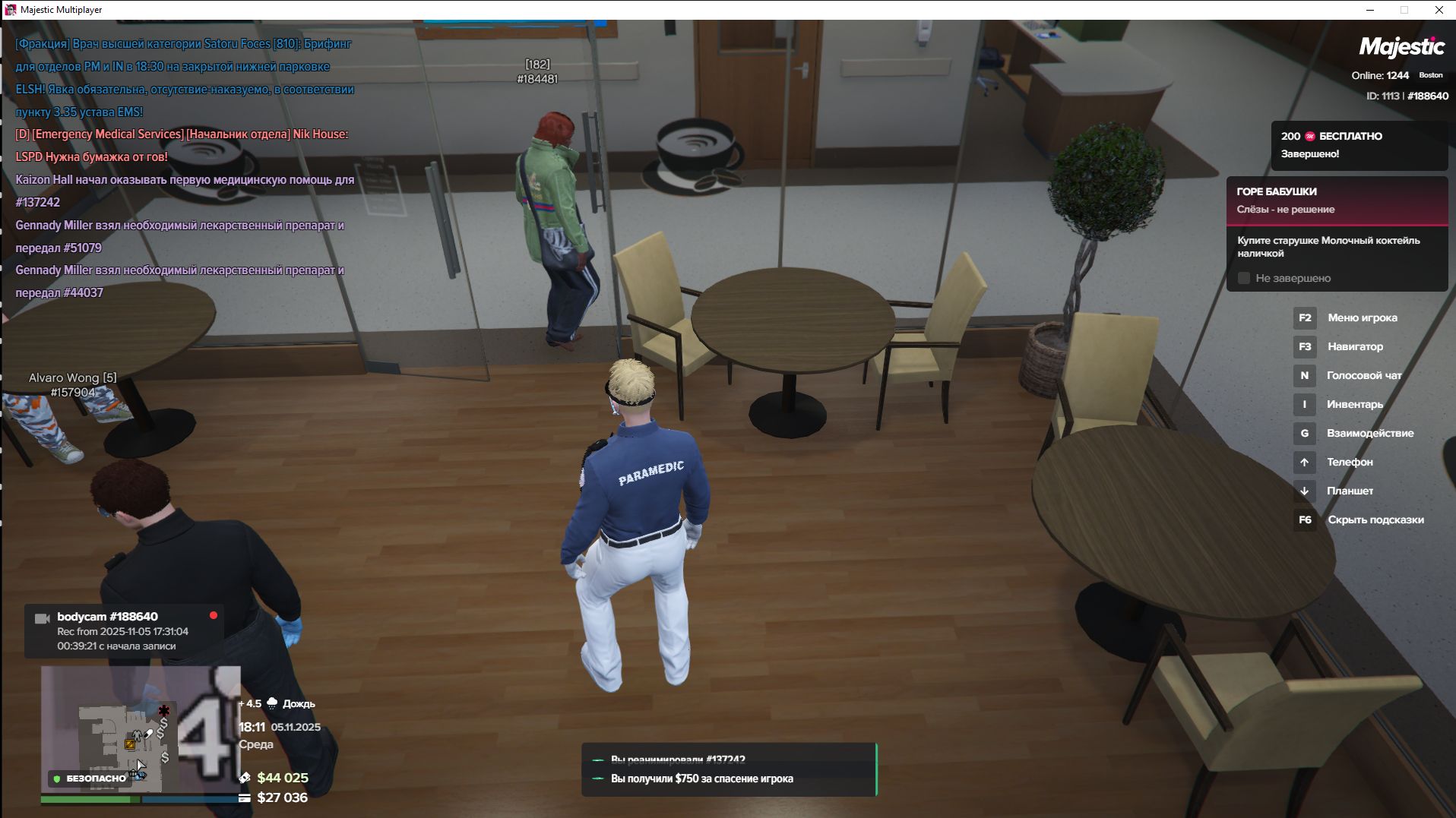The height and width of the screenshot is (818, 1456).
Task: Open the bodycam recording panel
Action: (124, 631)
